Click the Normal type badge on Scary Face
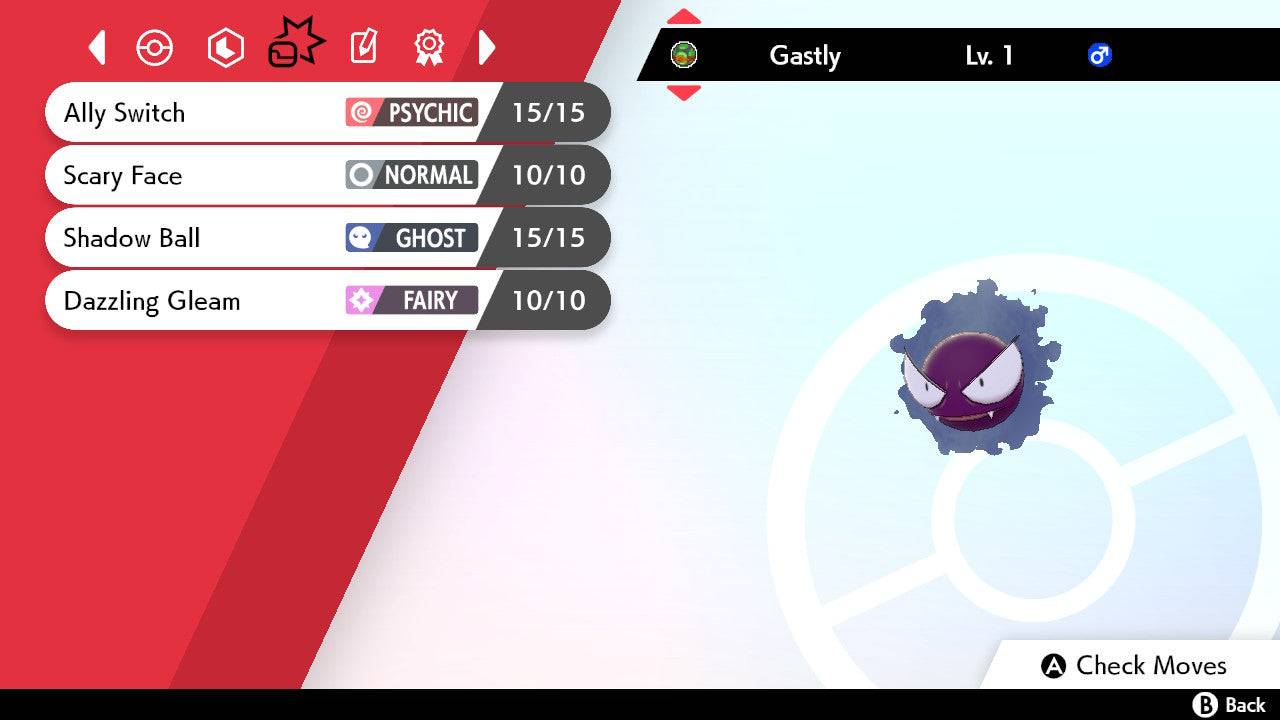 (411, 175)
